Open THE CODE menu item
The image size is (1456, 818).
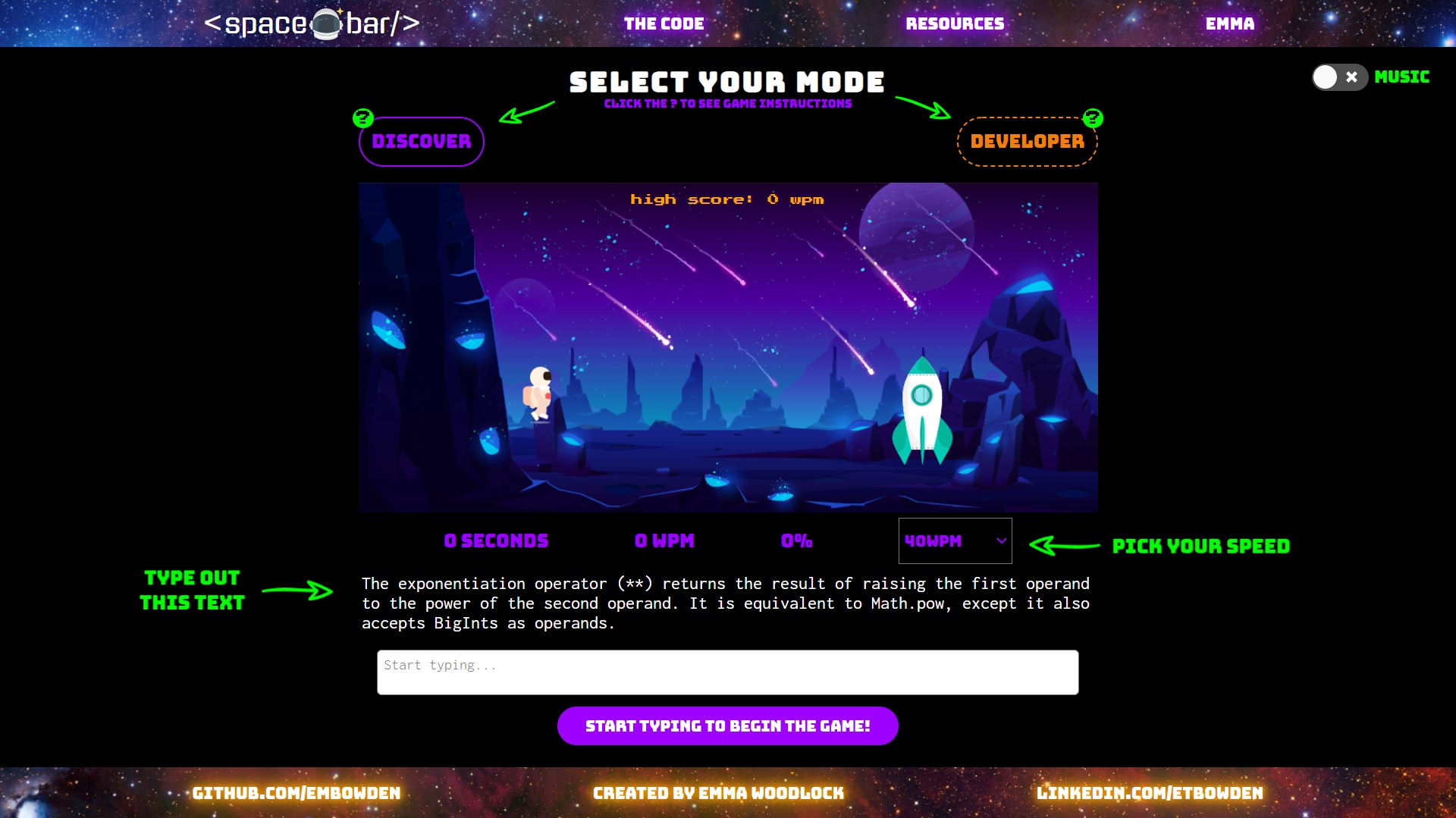664,24
